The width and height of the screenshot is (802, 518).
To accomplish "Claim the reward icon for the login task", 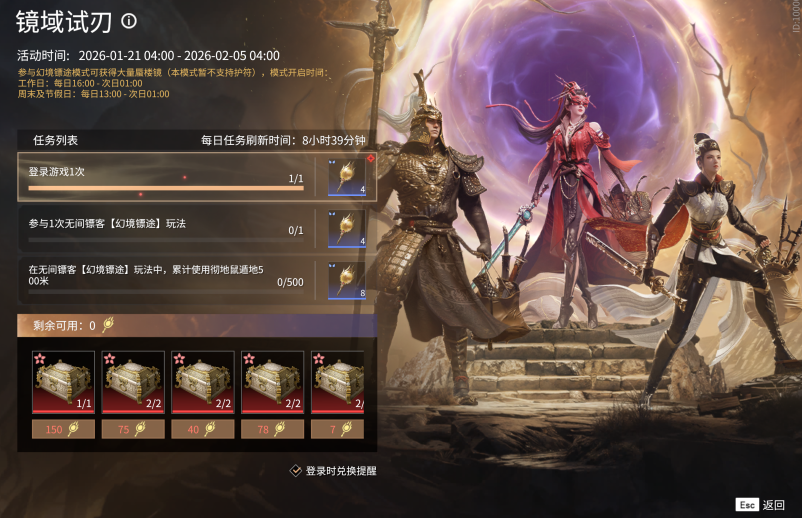I will coord(347,177).
